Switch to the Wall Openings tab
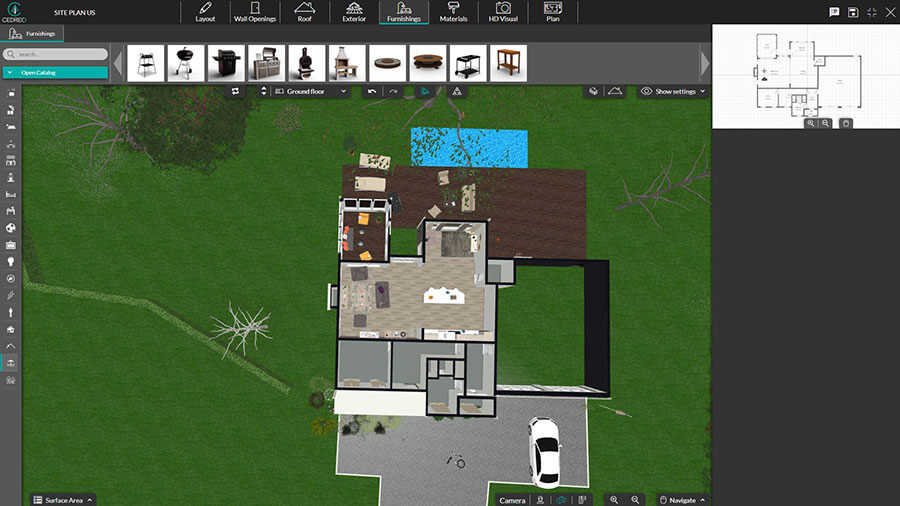Viewport: 900px width, 506px height. pyautogui.click(x=254, y=12)
